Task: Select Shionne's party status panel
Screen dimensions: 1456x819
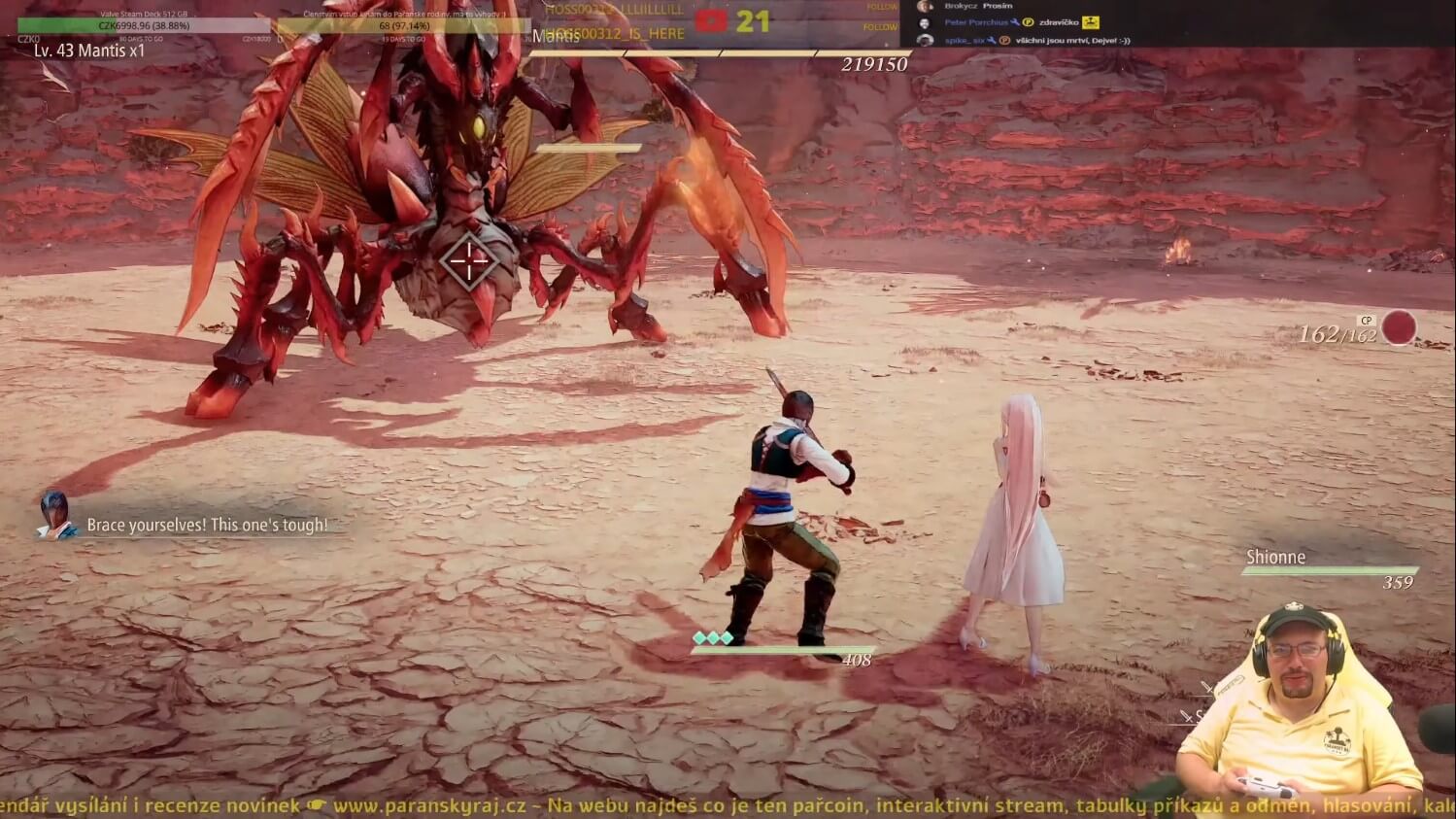Action: 1328,569
